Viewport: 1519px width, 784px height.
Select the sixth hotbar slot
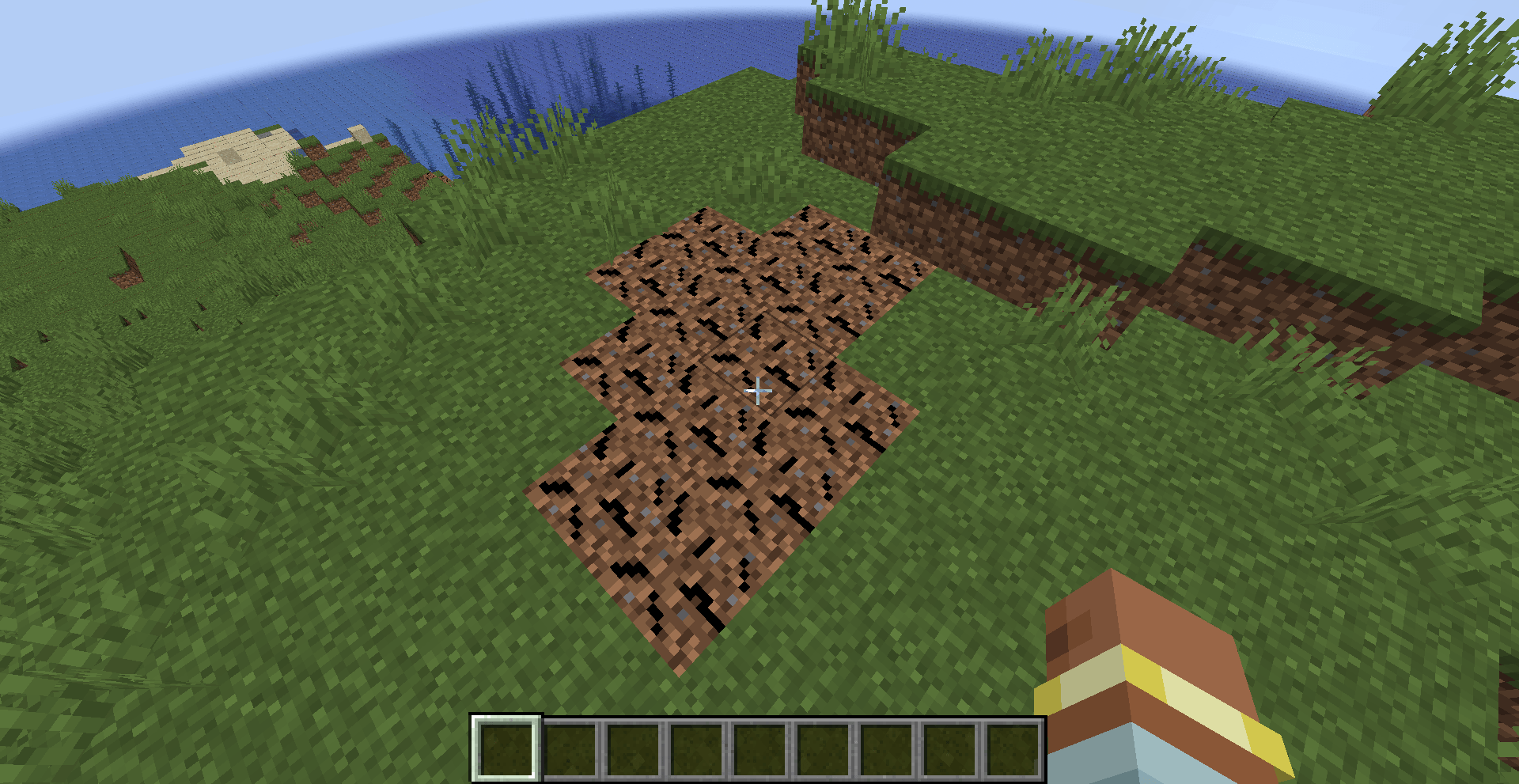[x=822, y=748]
